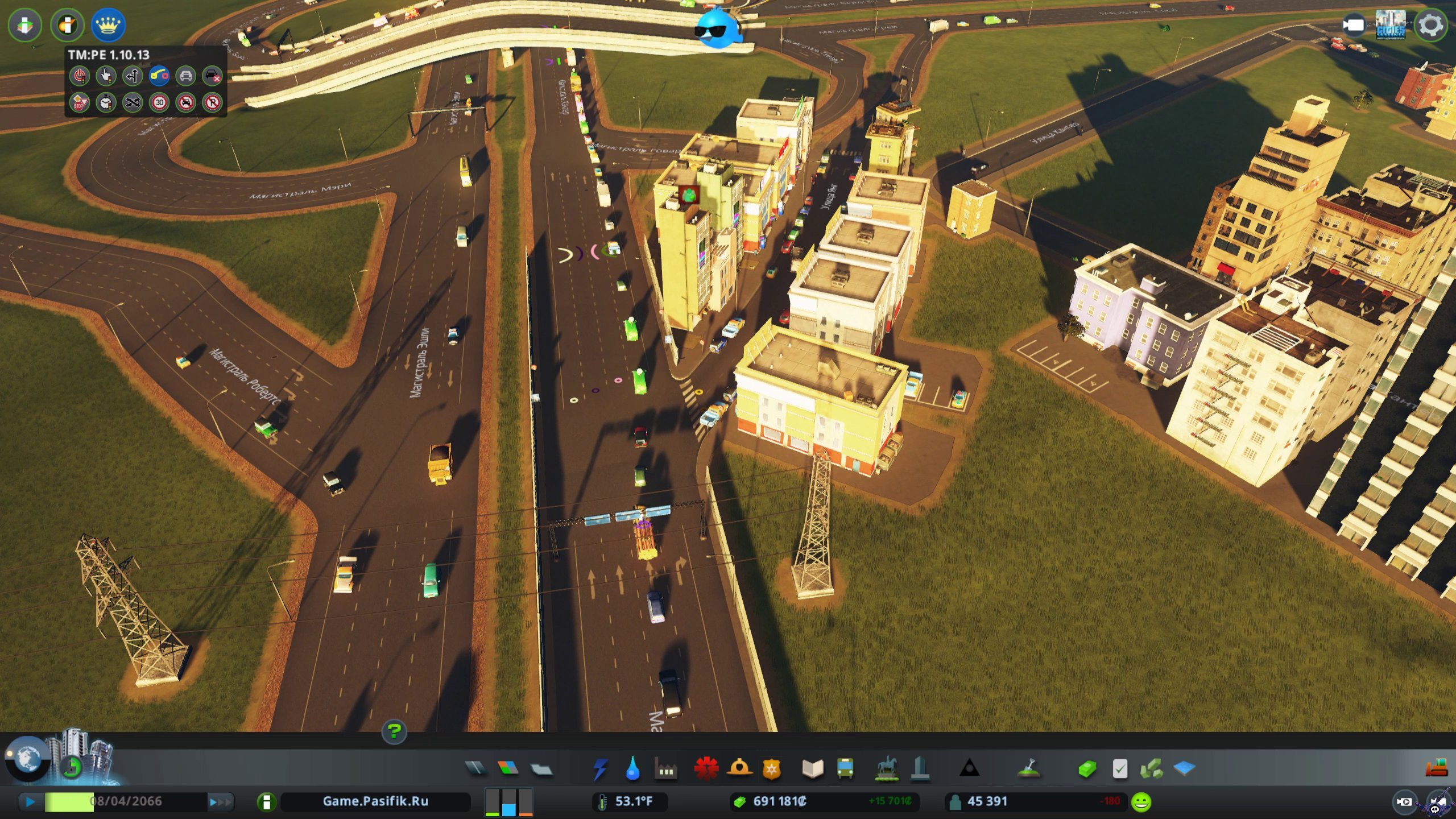
Task: Open the city info button beside the name
Action: tap(266, 802)
